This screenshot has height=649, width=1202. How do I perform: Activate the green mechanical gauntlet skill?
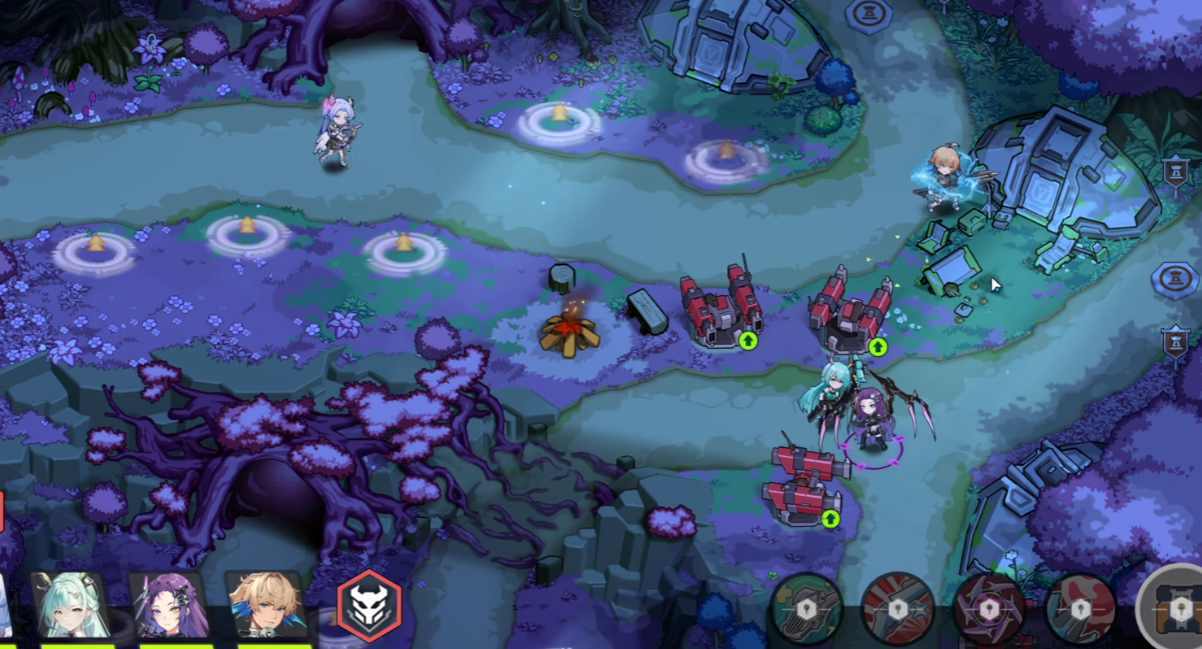click(806, 607)
